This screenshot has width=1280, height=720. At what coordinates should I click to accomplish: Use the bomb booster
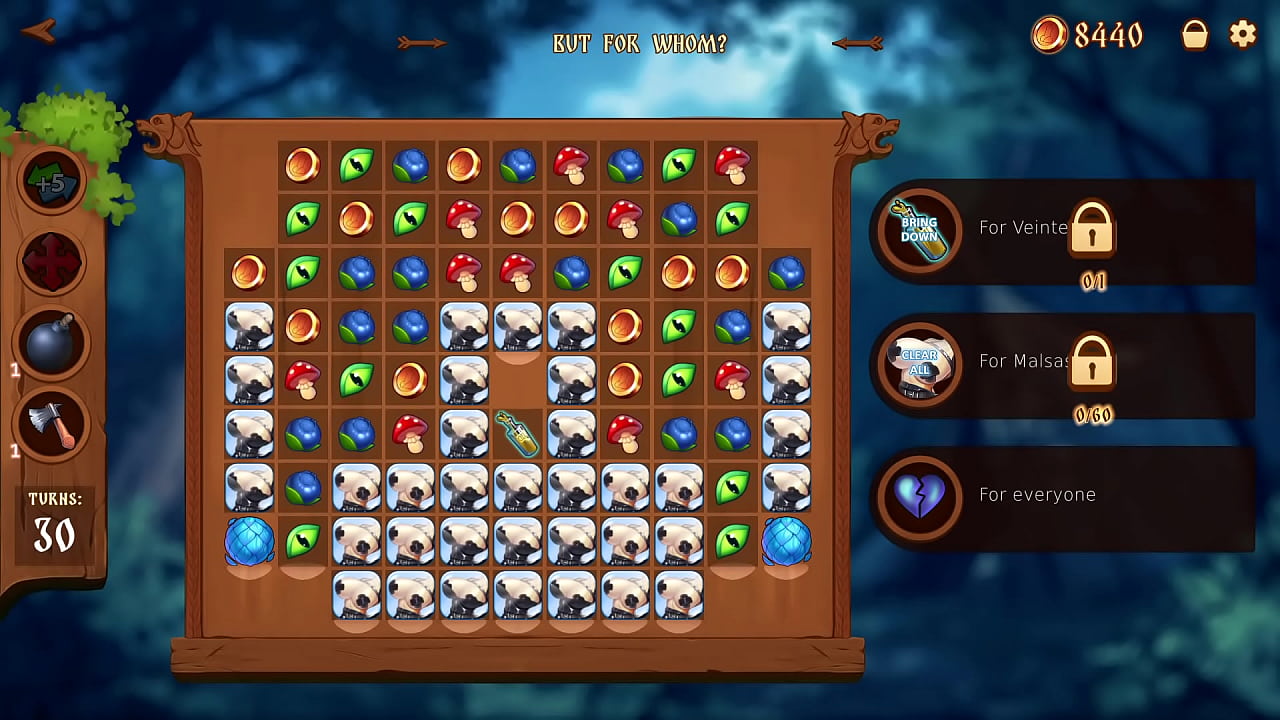51,343
